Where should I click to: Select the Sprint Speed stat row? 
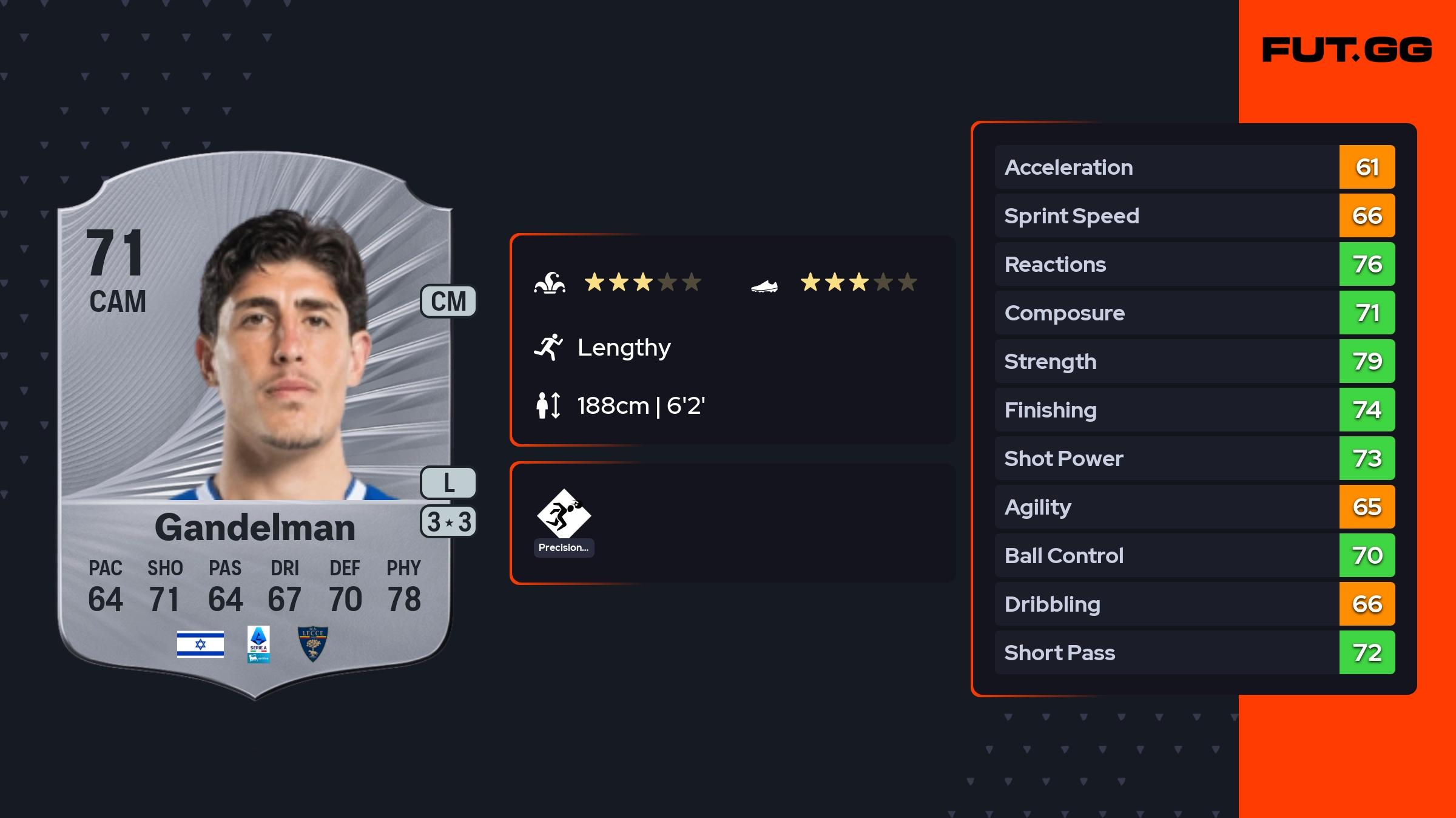(1194, 215)
